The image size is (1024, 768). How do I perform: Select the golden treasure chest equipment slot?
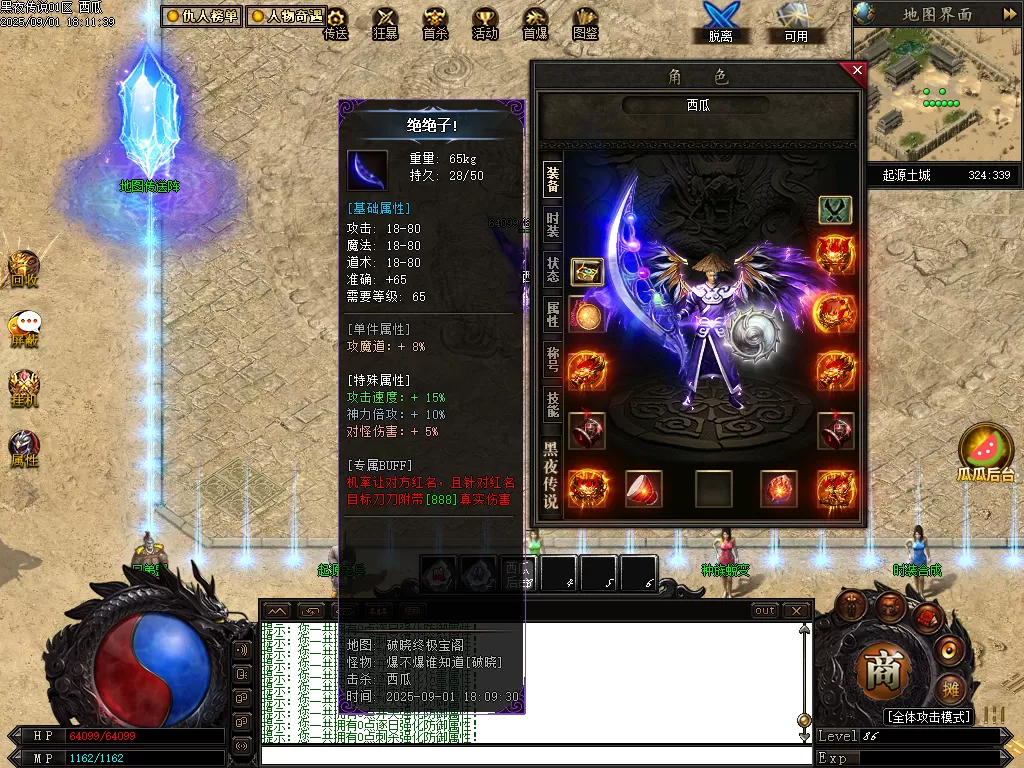pos(587,271)
